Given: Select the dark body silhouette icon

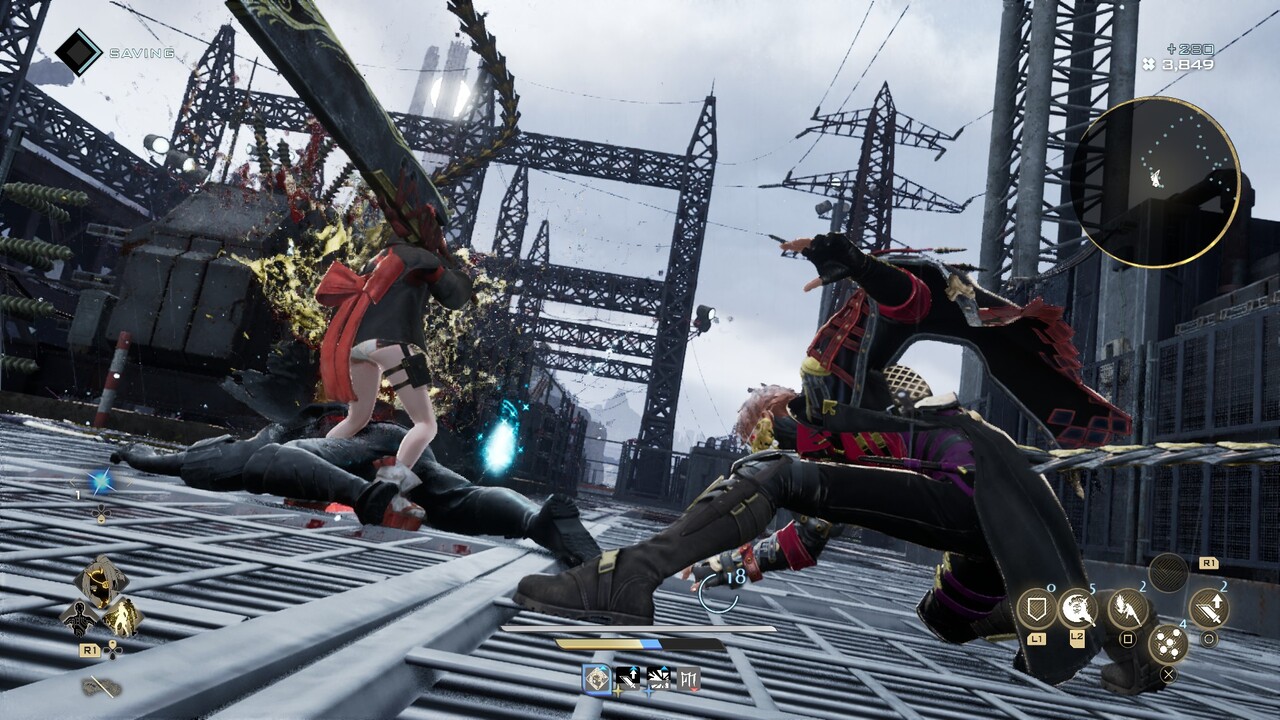Looking at the screenshot, I should pos(78,617).
